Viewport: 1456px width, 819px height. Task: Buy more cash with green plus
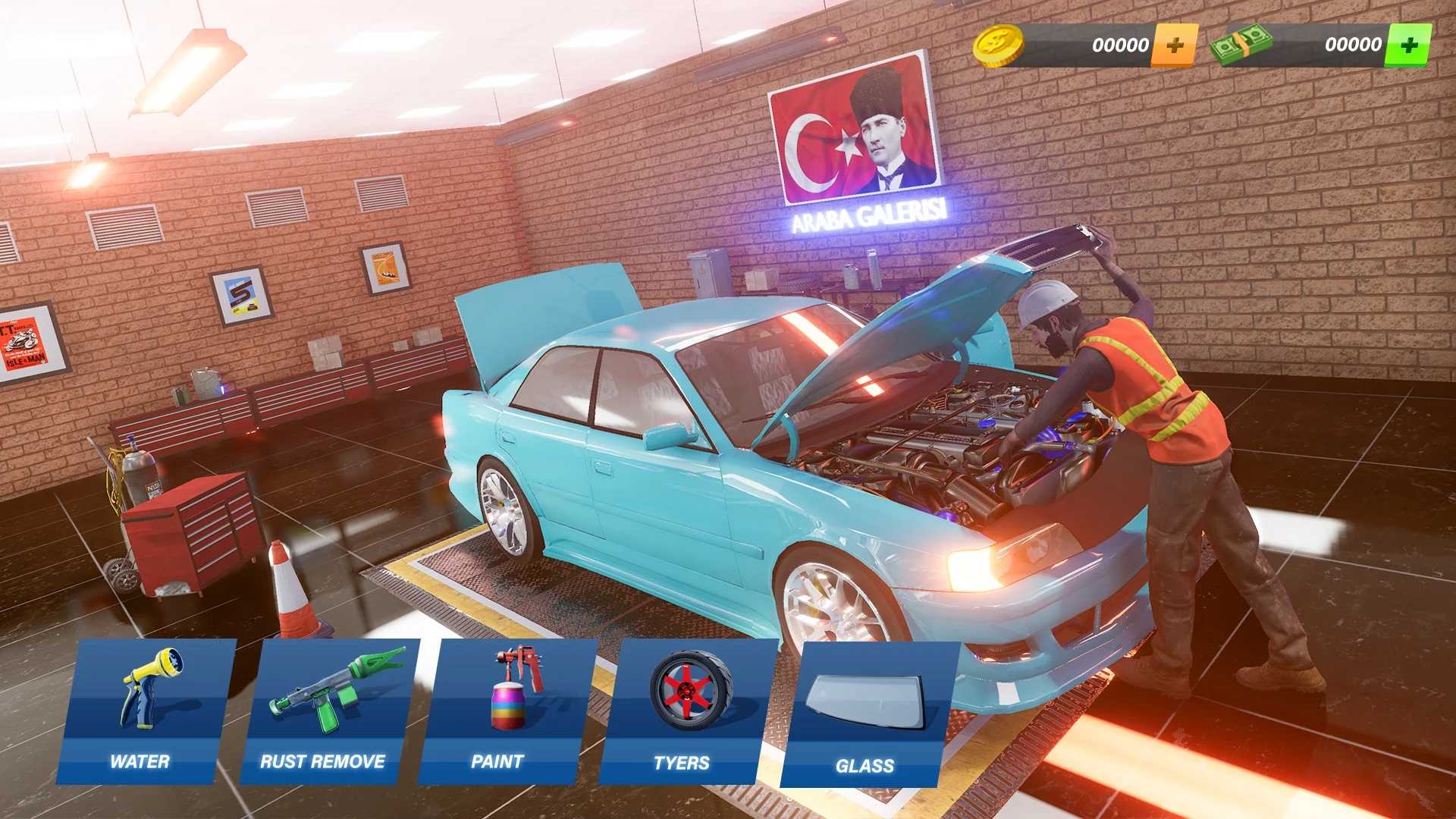click(1408, 45)
